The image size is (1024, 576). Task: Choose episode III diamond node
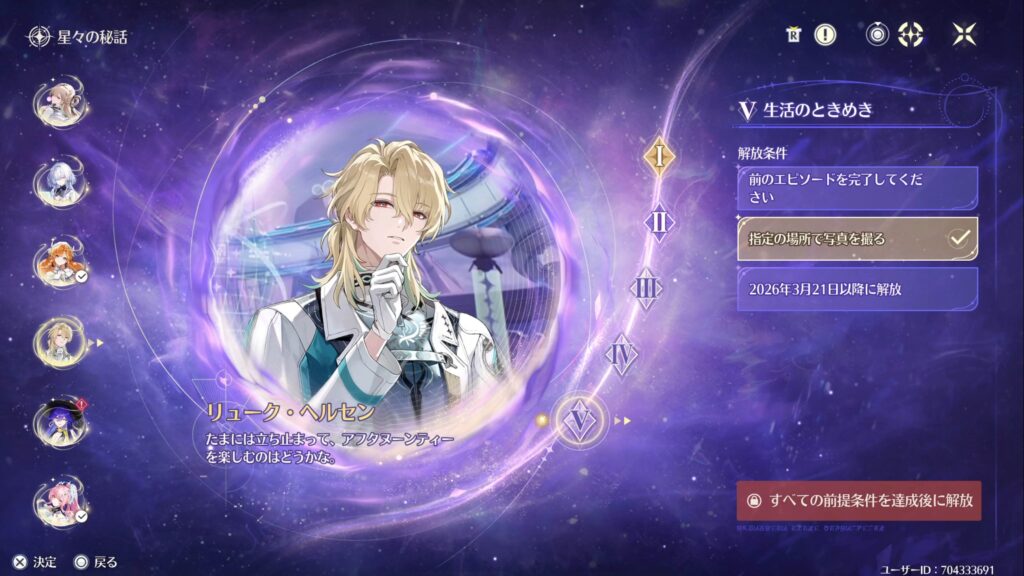coord(646,288)
